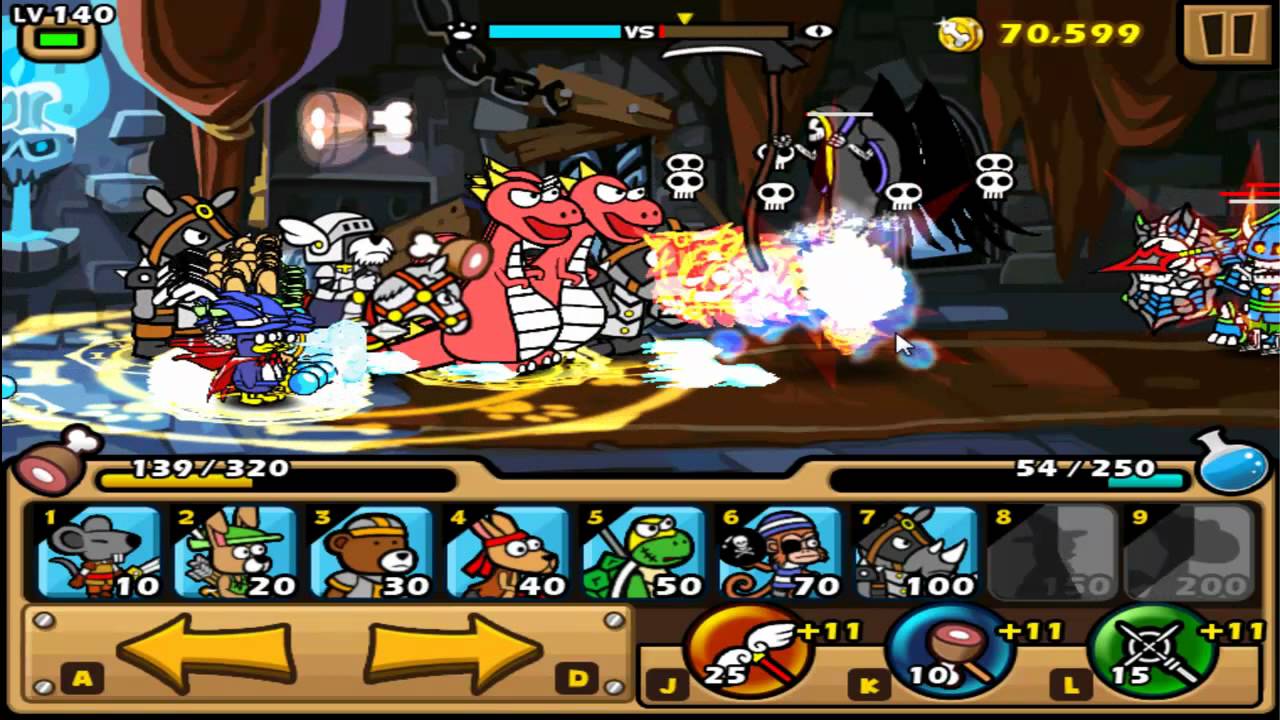
Task: Use the drumstick skill costing 10
Action: [955, 655]
